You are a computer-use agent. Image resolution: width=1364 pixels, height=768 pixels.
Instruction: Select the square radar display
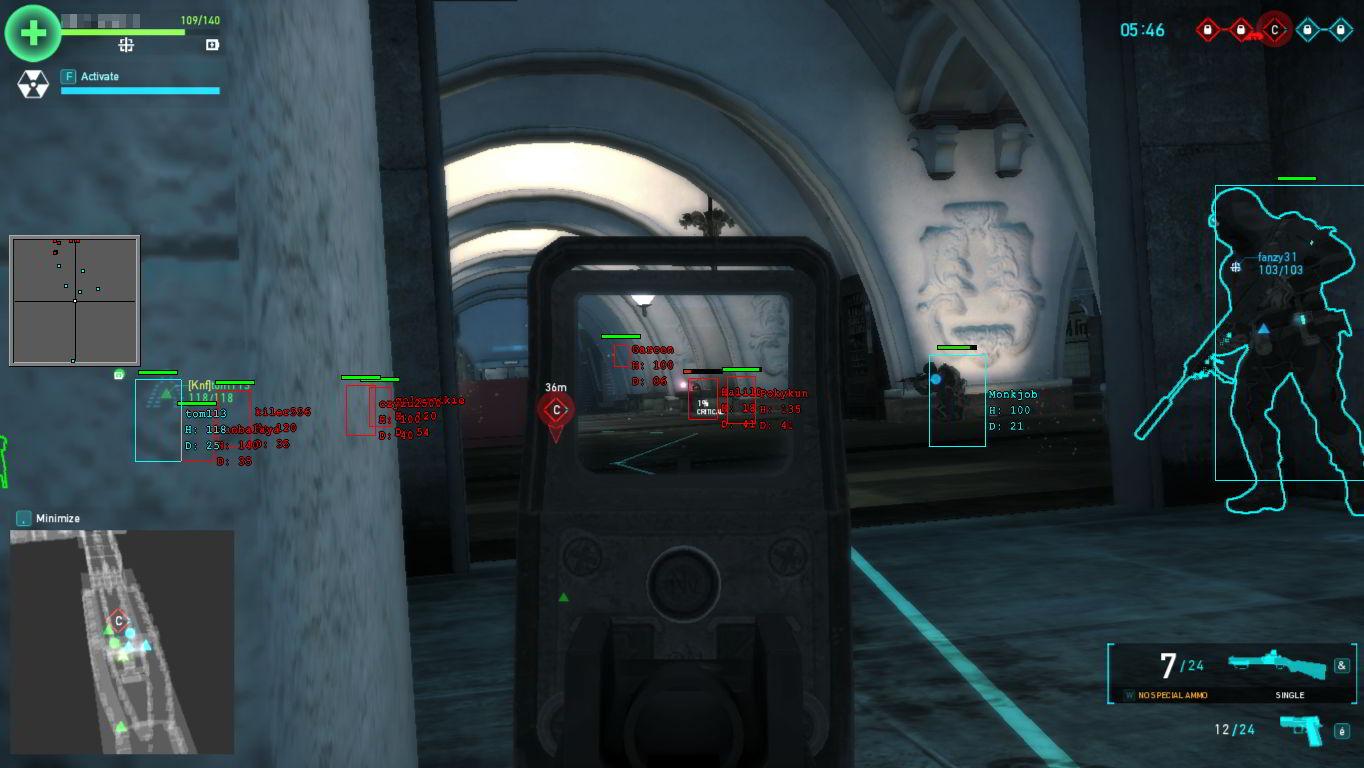point(74,300)
